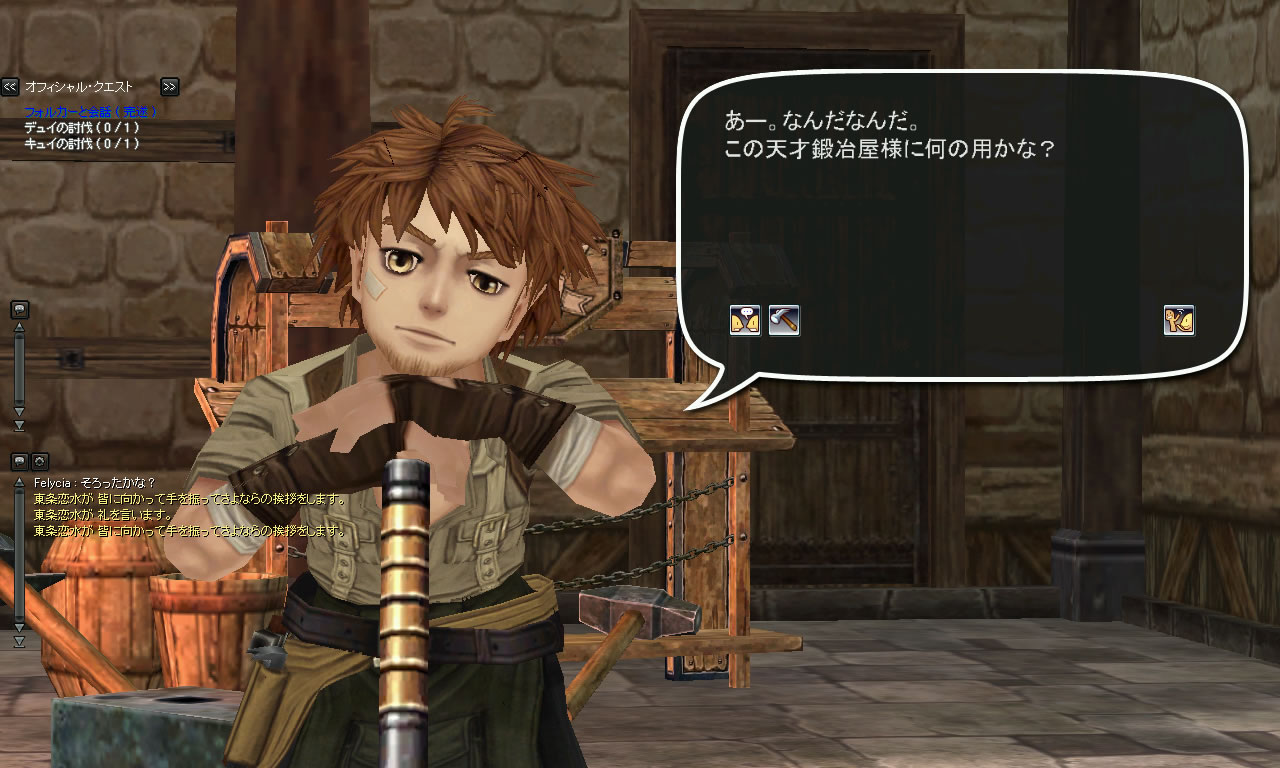Click the キュイの討伐 quest objective

[82, 143]
